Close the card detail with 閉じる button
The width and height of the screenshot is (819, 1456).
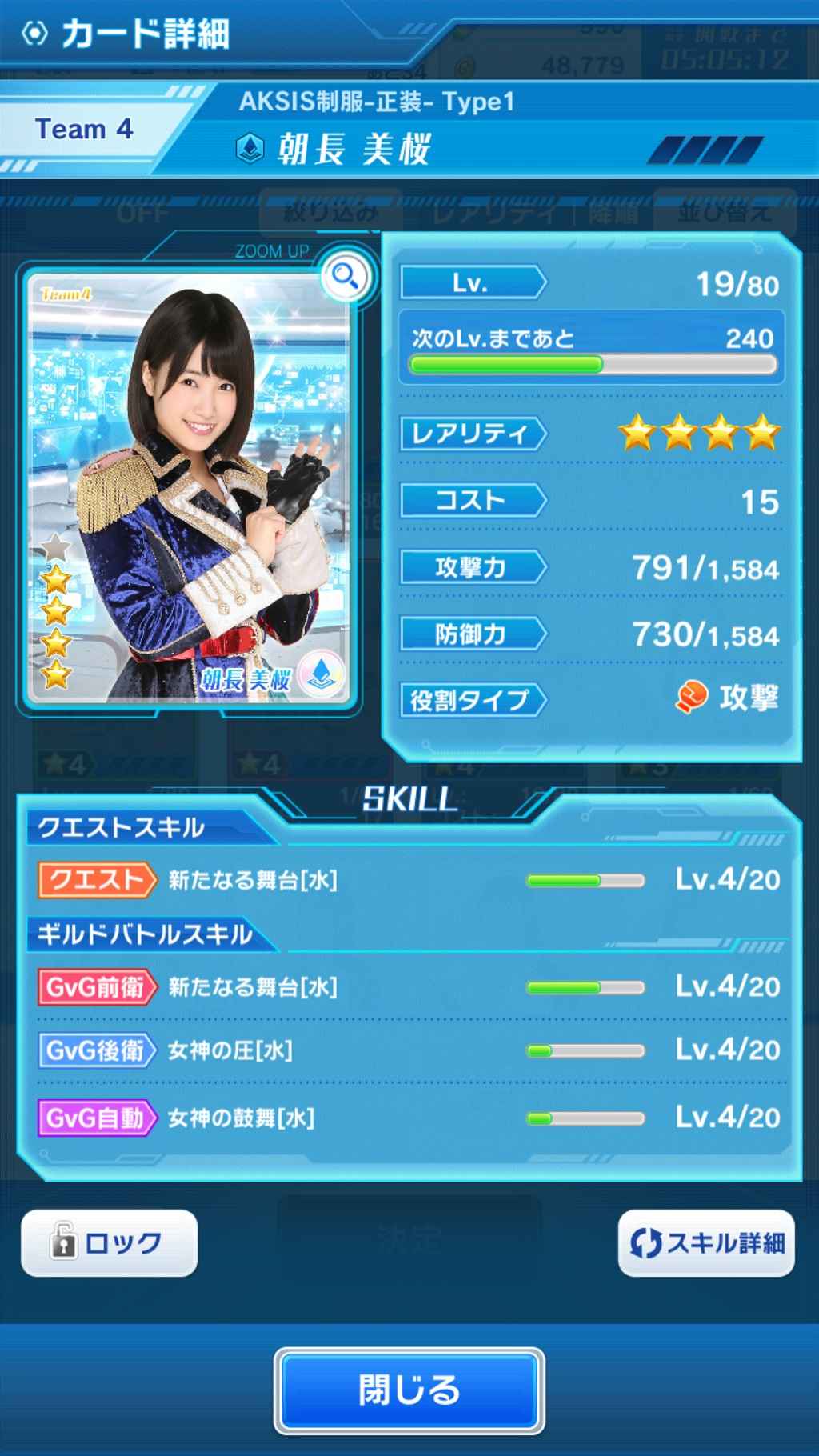(x=409, y=1390)
